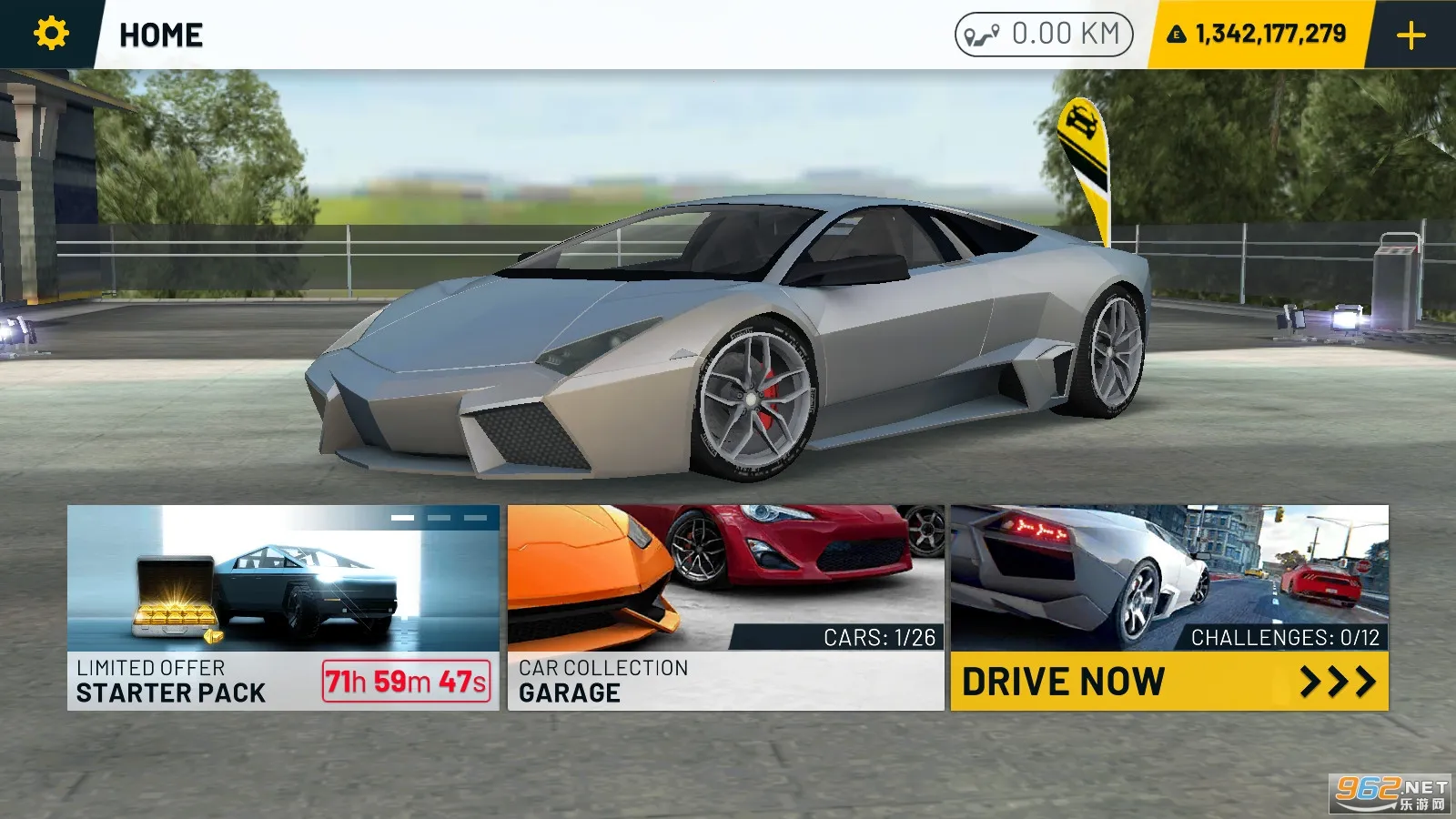Tap the gold coin currency icon
Viewport: 1456px width, 819px height.
point(1178,35)
